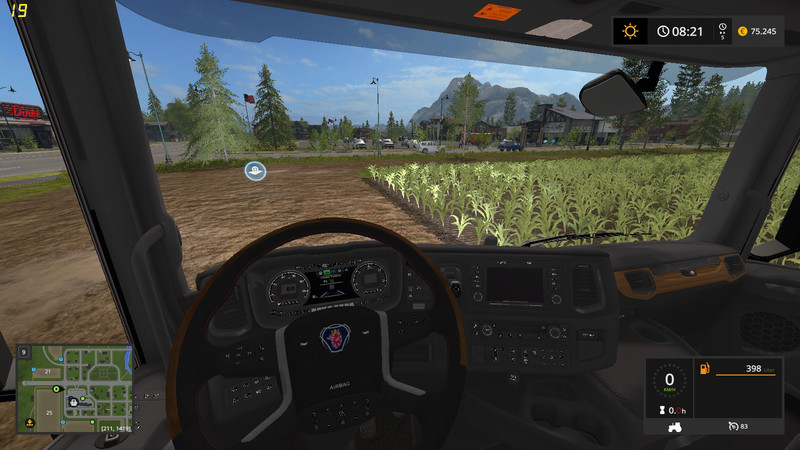The width and height of the screenshot is (800, 450).
Task: Click the sunny weather icon
Action: pyautogui.click(x=630, y=31)
